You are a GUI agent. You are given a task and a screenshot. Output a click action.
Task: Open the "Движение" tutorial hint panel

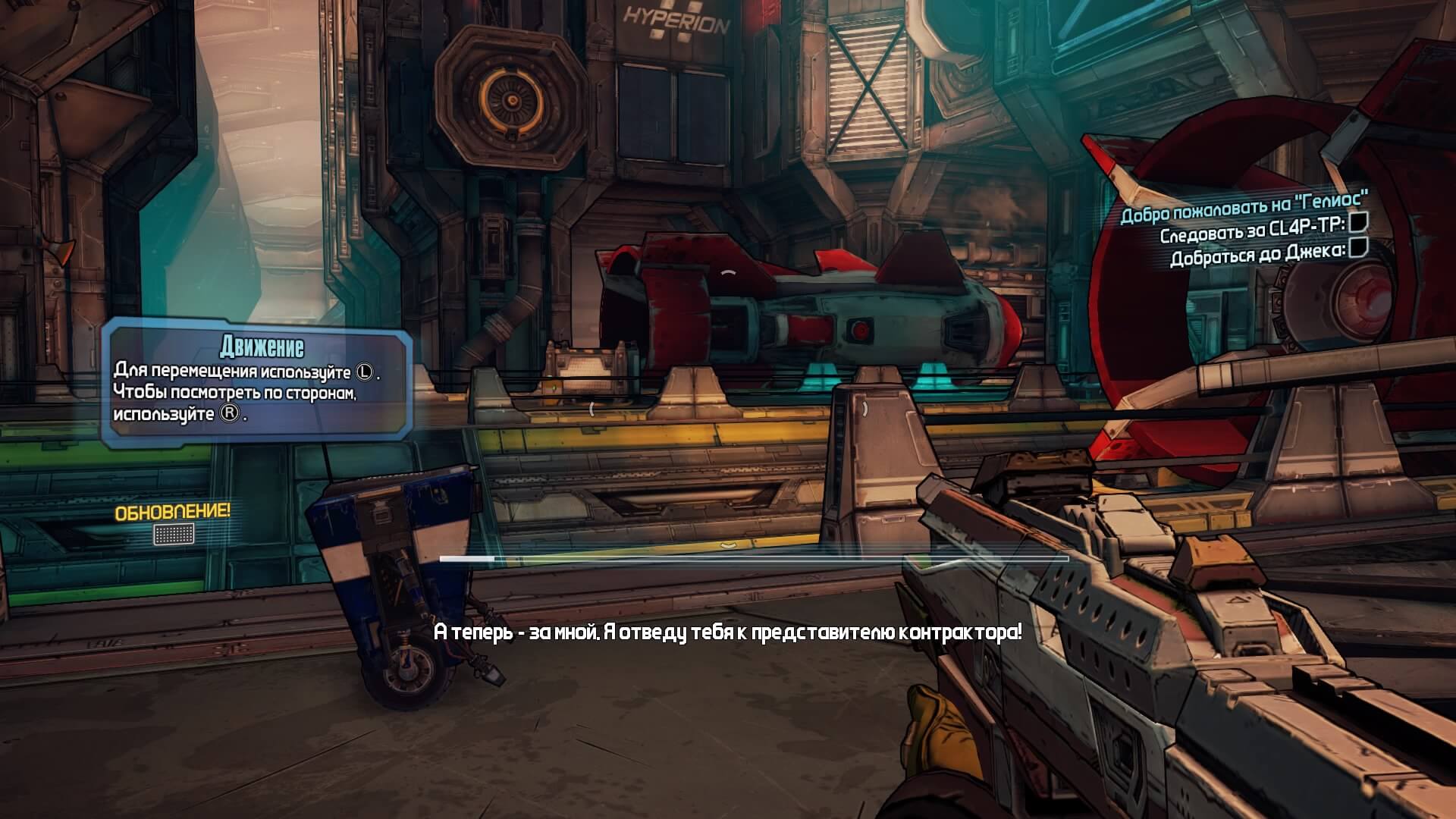click(257, 384)
